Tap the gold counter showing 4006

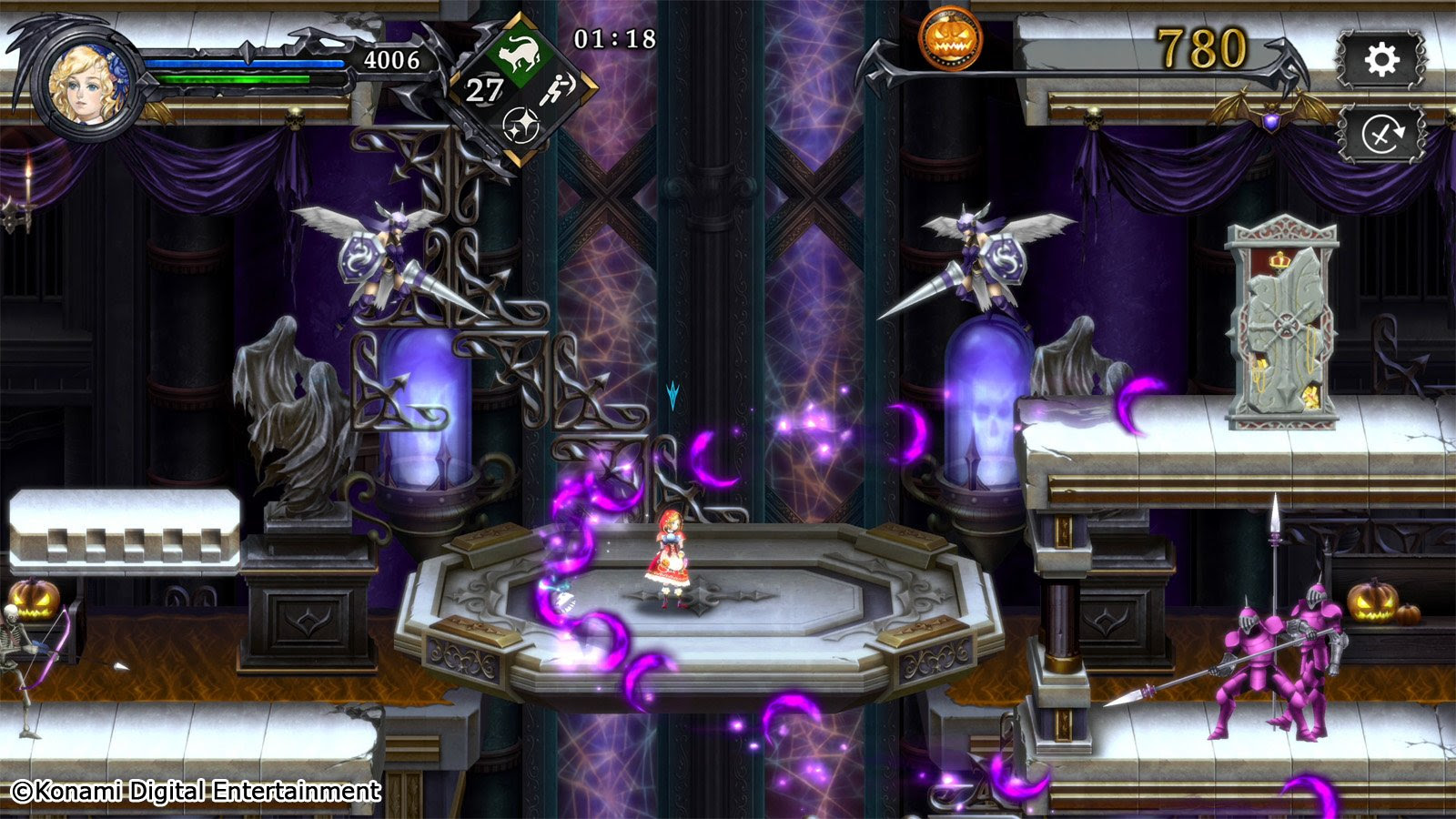pyautogui.click(x=391, y=58)
